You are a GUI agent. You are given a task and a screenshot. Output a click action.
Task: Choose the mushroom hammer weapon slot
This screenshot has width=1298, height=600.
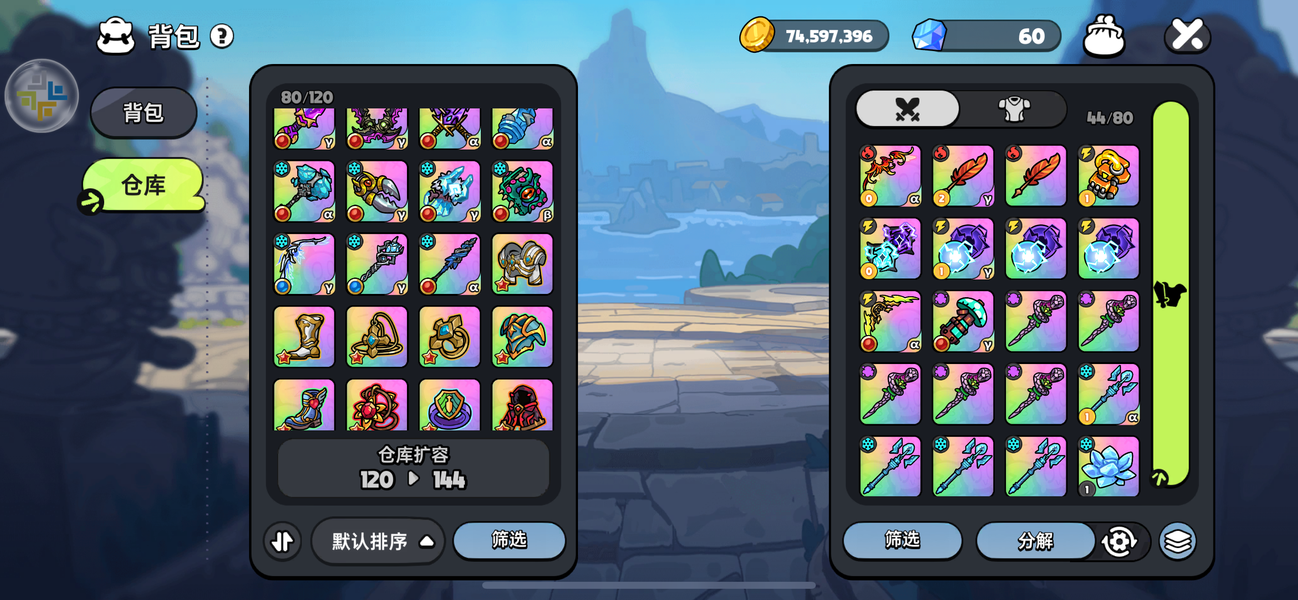[963, 322]
